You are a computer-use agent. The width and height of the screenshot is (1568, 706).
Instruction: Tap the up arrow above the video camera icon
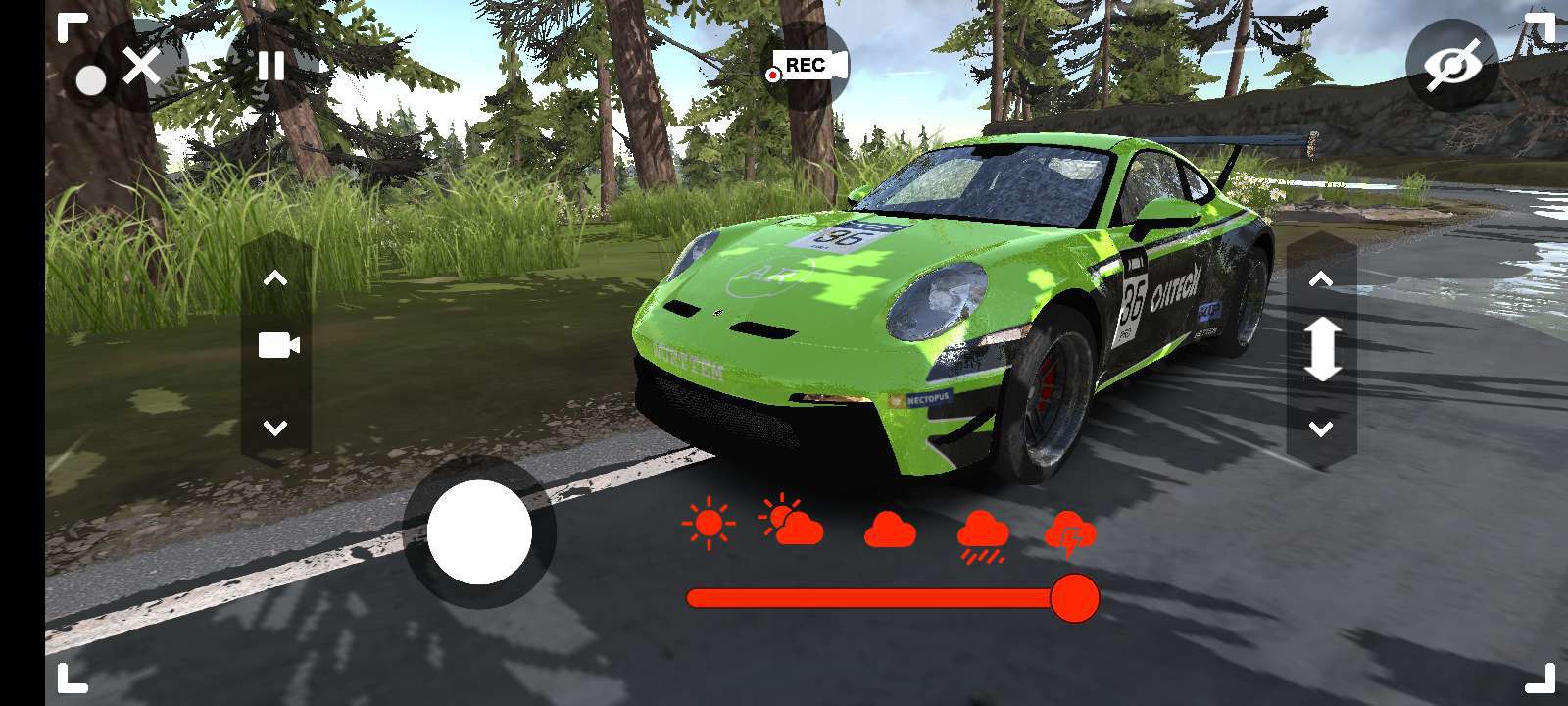[x=275, y=279]
